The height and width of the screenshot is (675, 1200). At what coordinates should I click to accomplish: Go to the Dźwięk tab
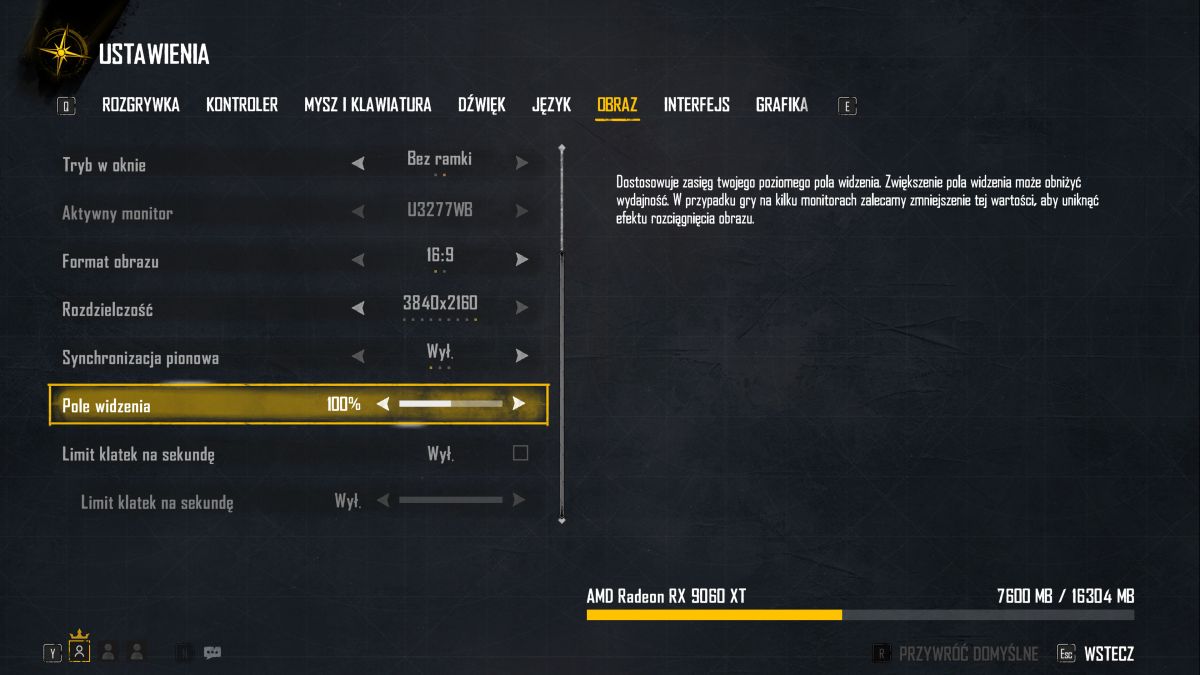pos(482,105)
